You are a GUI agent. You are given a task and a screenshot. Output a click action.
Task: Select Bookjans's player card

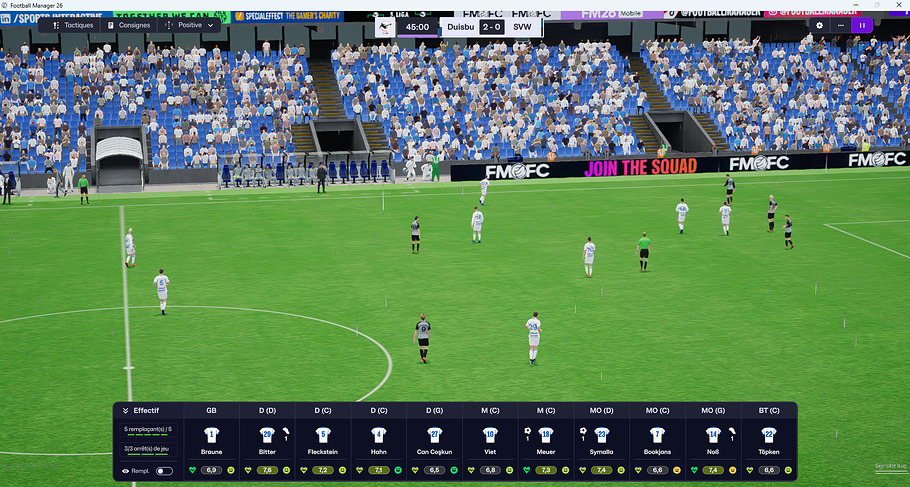(x=657, y=441)
